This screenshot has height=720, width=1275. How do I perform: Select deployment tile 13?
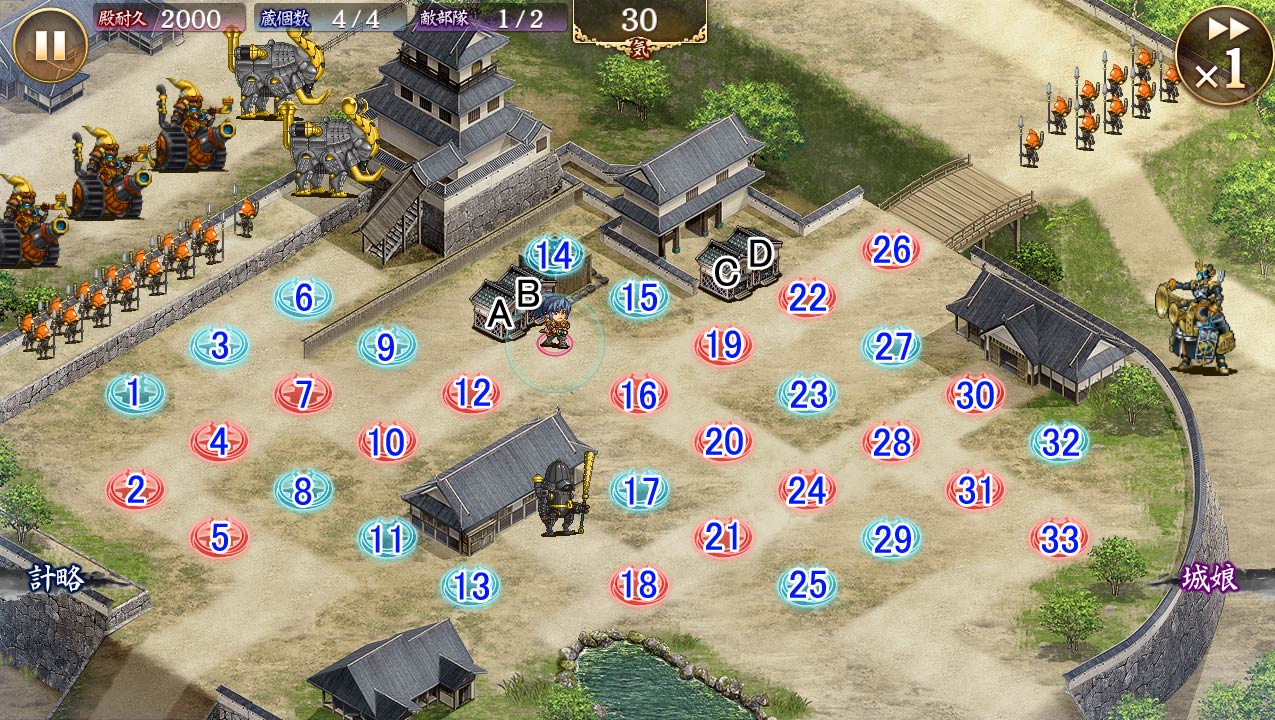coord(470,586)
